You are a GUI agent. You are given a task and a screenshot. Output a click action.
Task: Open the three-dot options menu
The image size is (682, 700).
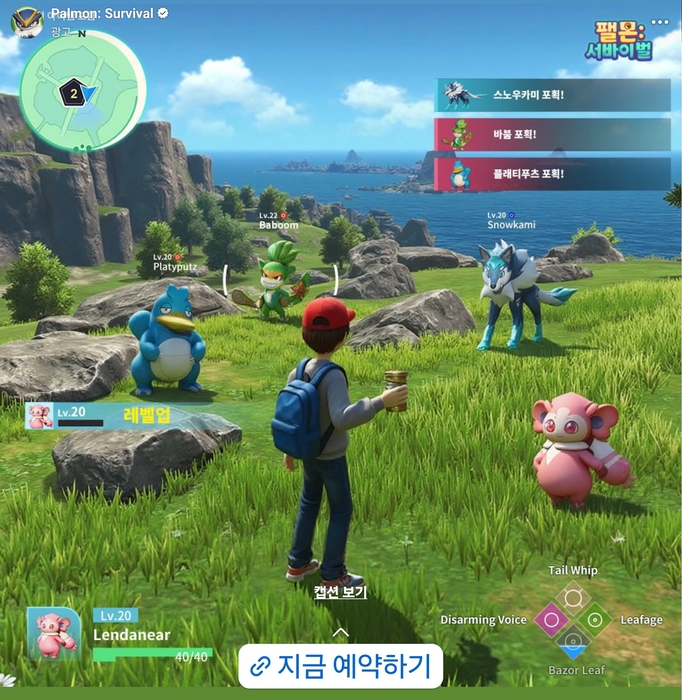[x=659, y=21]
